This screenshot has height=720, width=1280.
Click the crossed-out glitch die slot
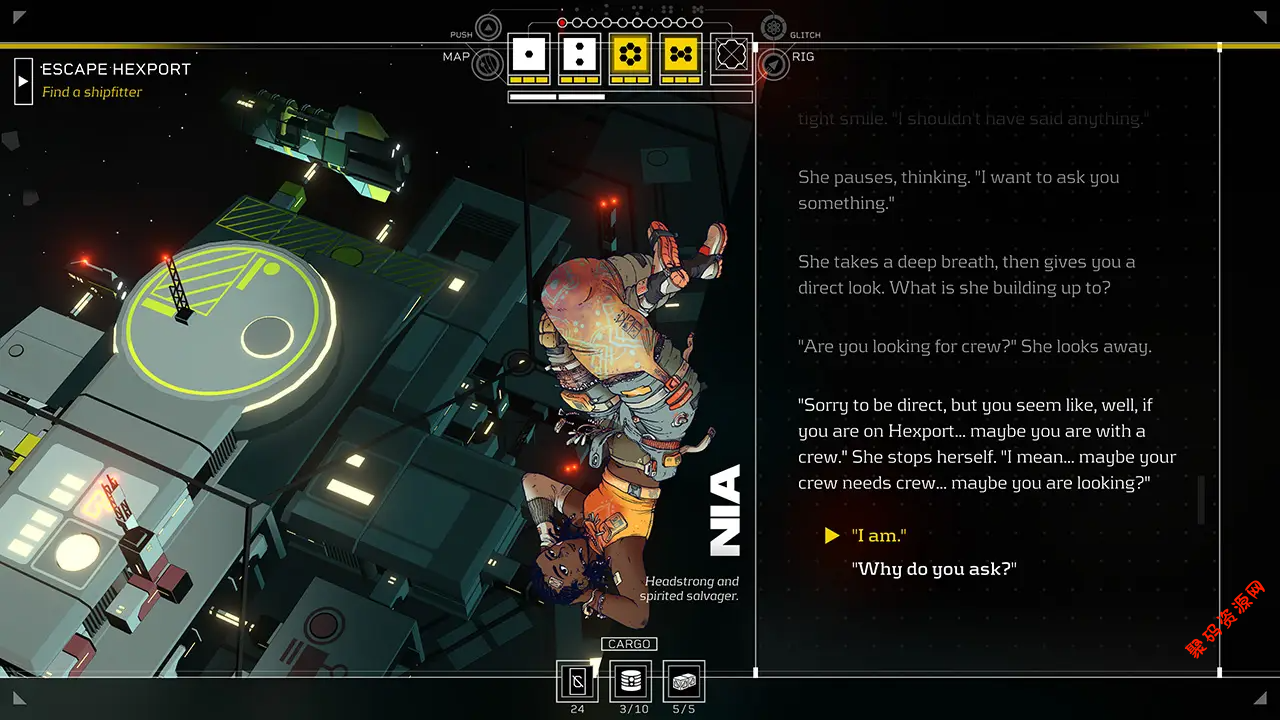(731, 54)
